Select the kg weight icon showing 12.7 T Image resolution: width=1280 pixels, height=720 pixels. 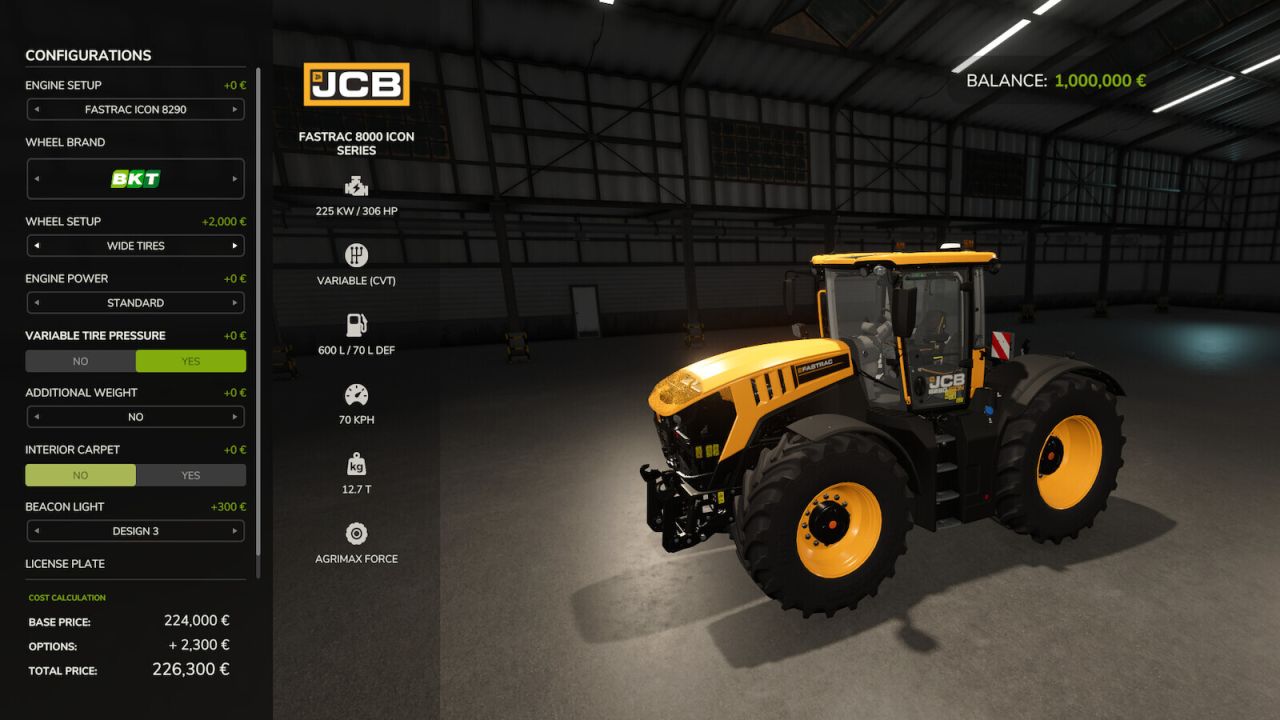pos(356,463)
